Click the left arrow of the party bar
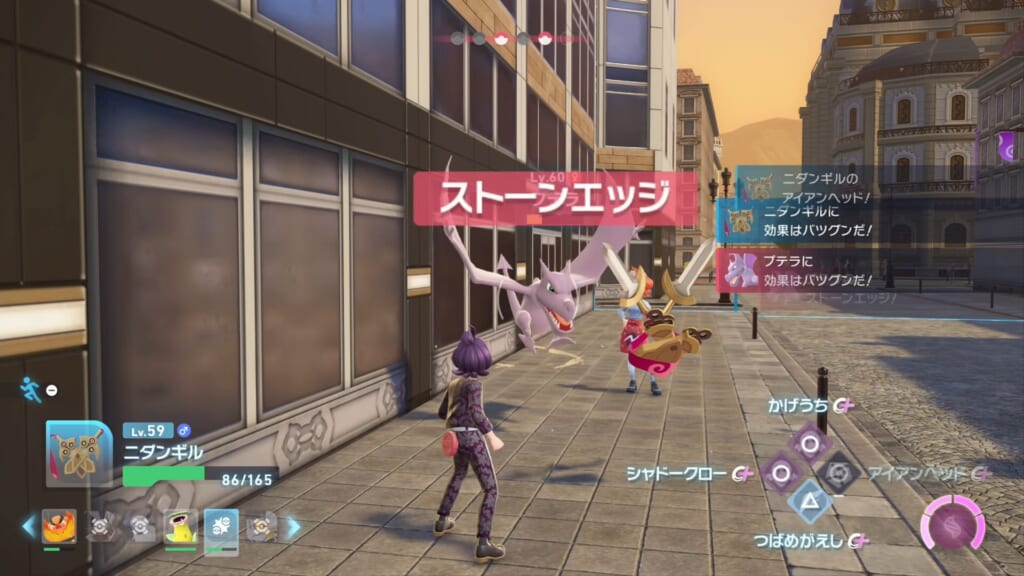 coord(29,526)
